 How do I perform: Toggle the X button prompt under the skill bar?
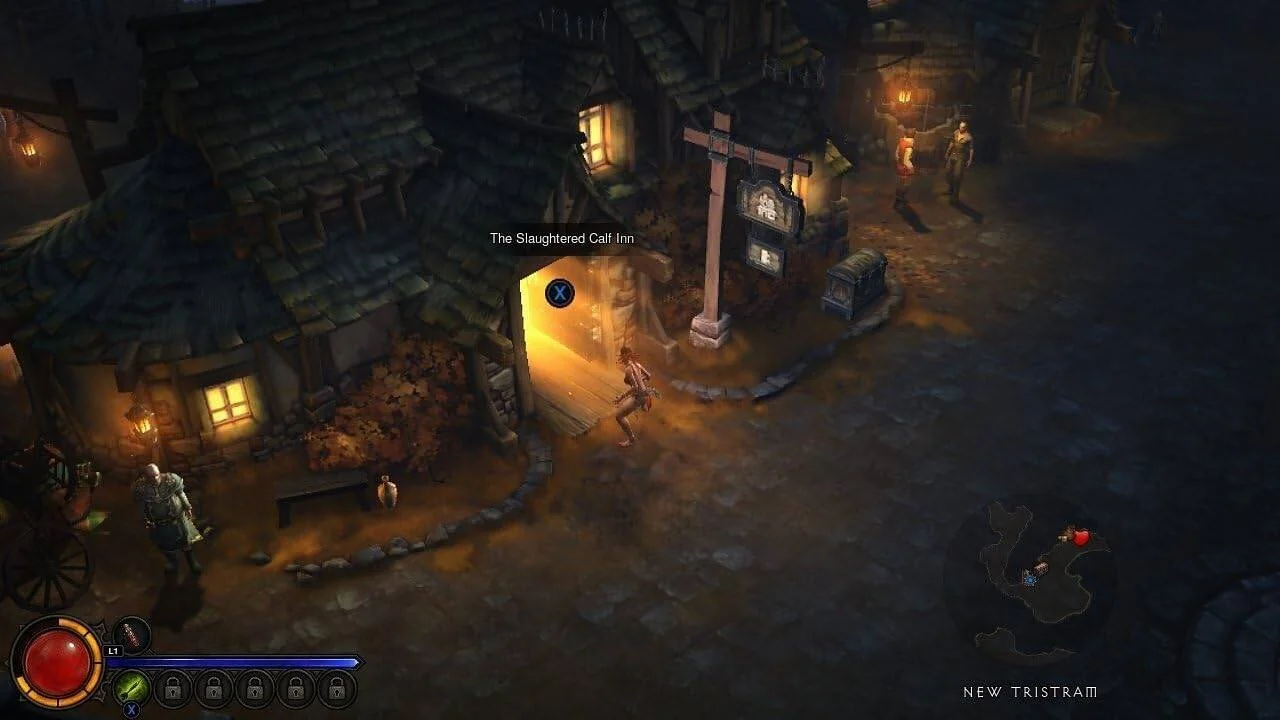pyautogui.click(x=131, y=708)
